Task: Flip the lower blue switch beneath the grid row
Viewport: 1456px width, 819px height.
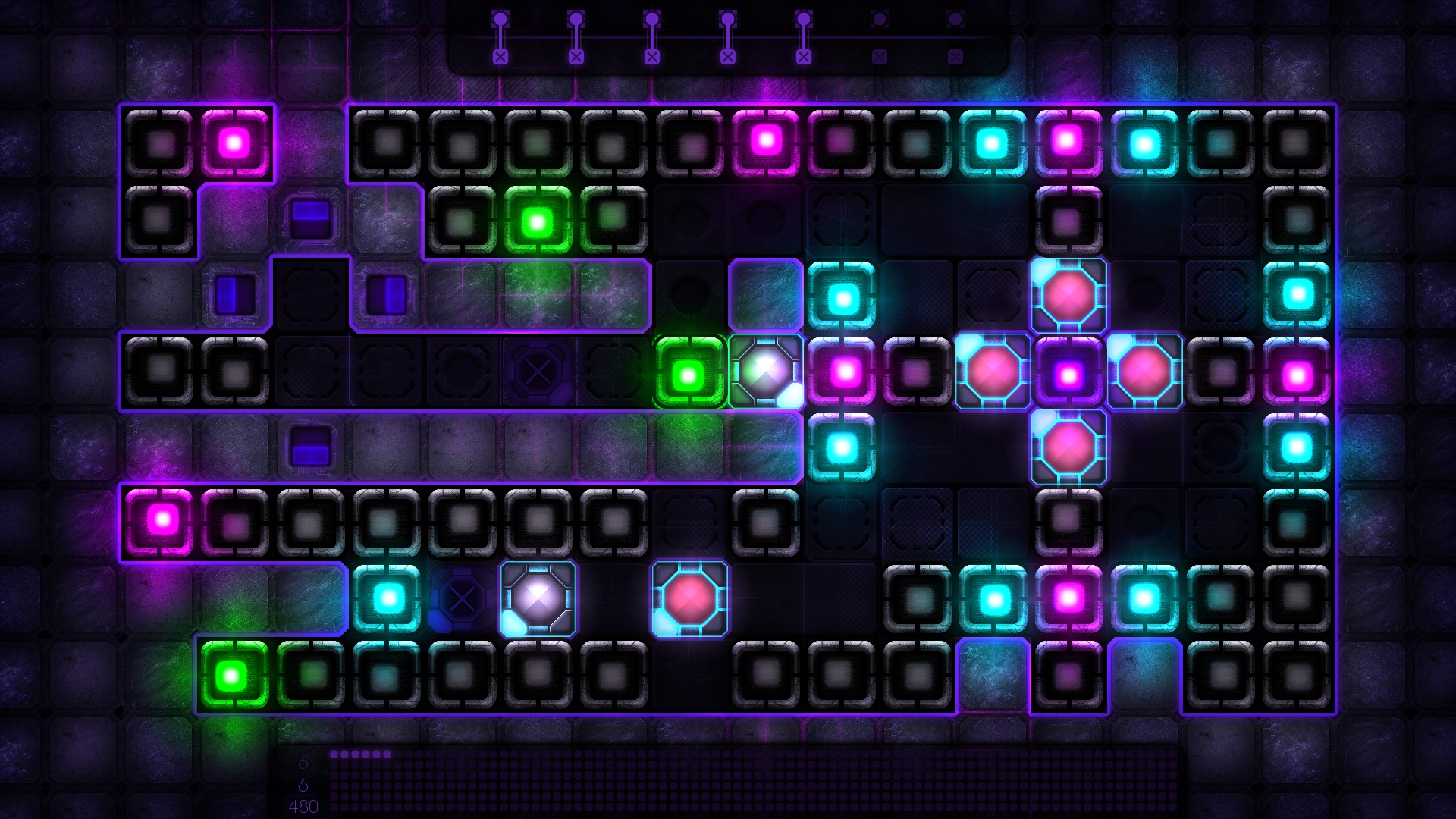Action: (x=310, y=447)
